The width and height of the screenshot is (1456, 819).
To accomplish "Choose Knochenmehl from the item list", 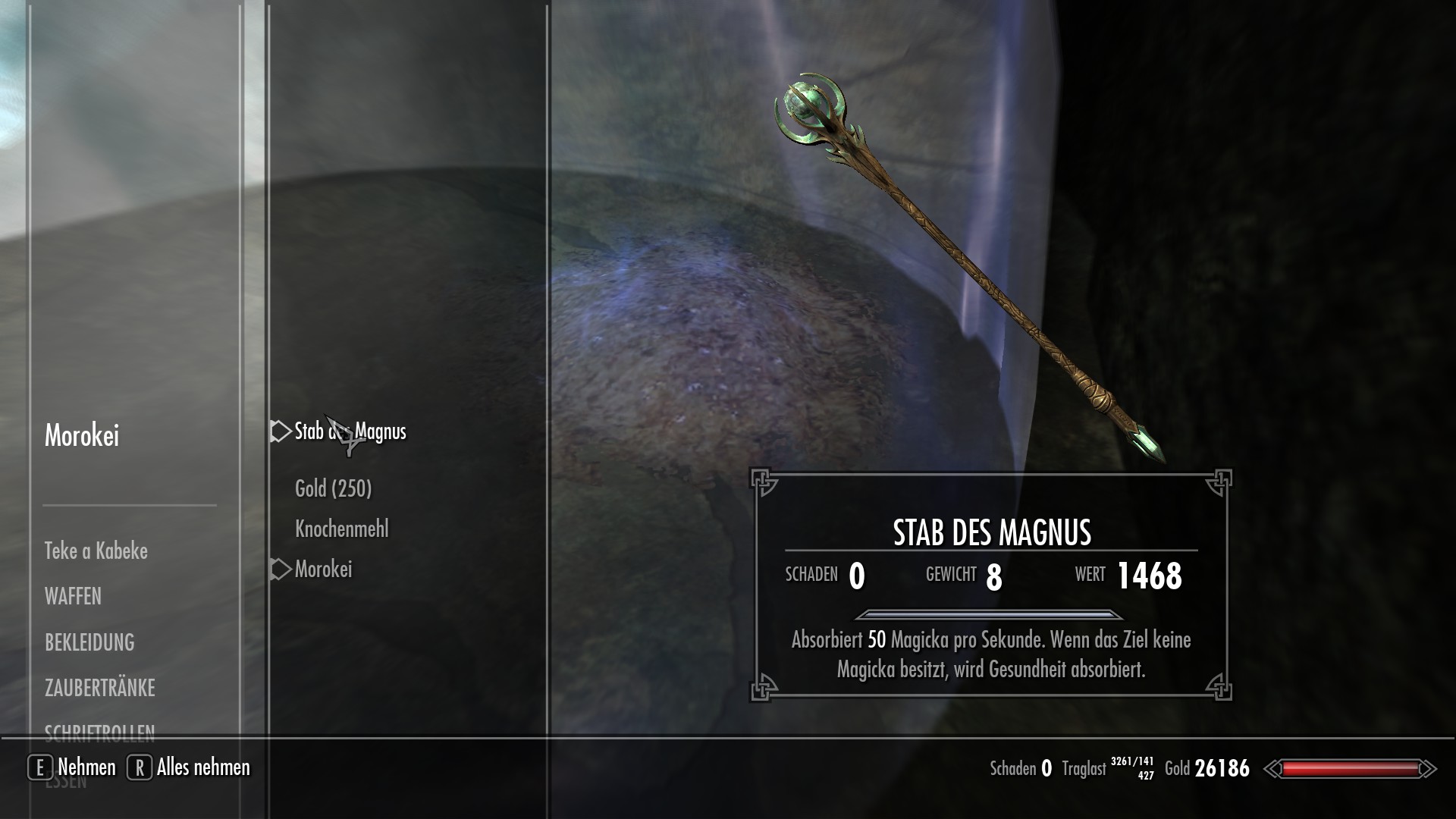I will tap(341, 529).
